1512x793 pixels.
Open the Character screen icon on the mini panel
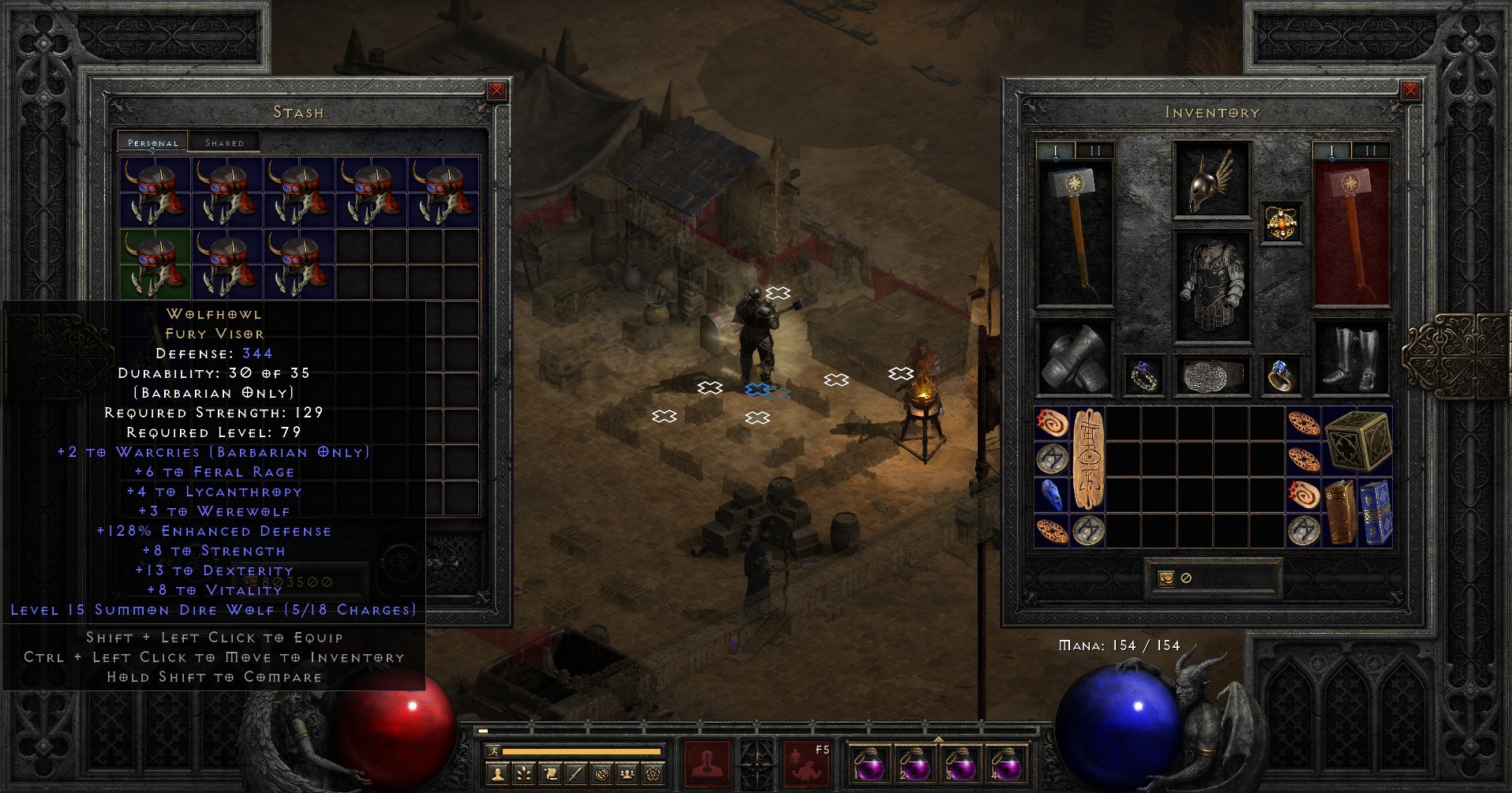(497, 776)
